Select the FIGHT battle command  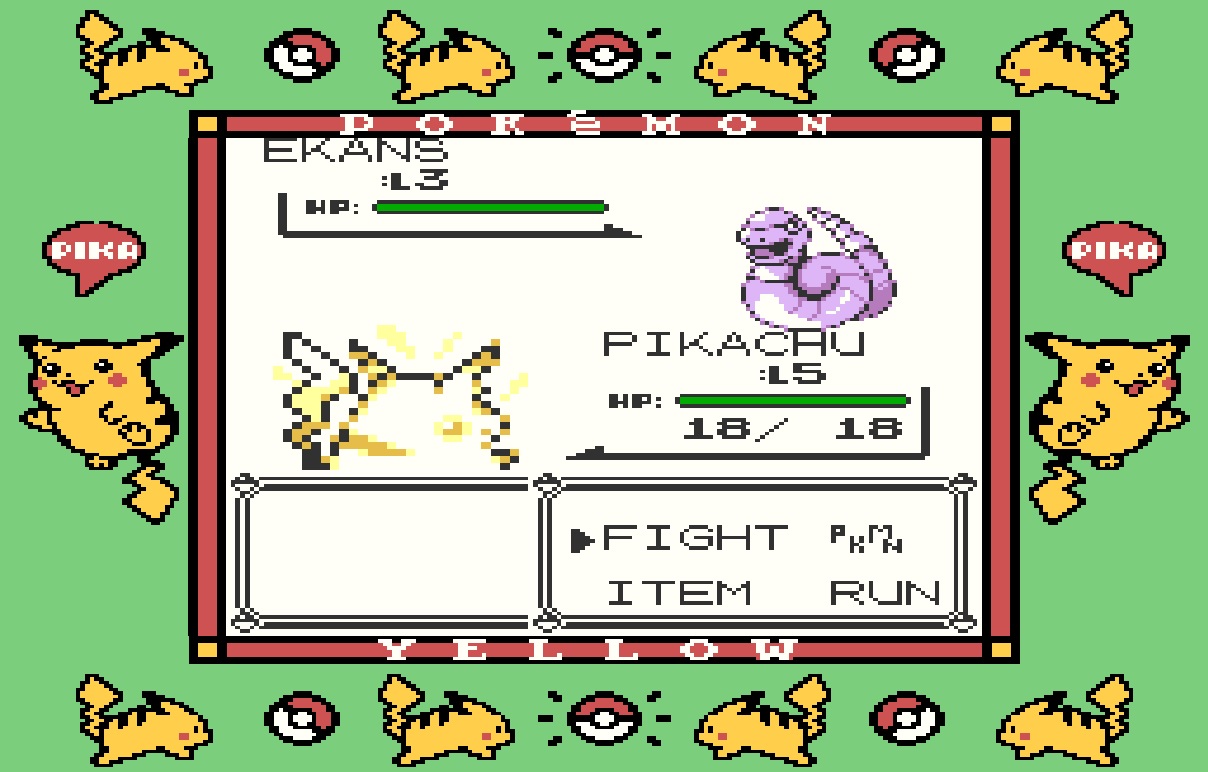pyautogui.click(x=693, y=539)
